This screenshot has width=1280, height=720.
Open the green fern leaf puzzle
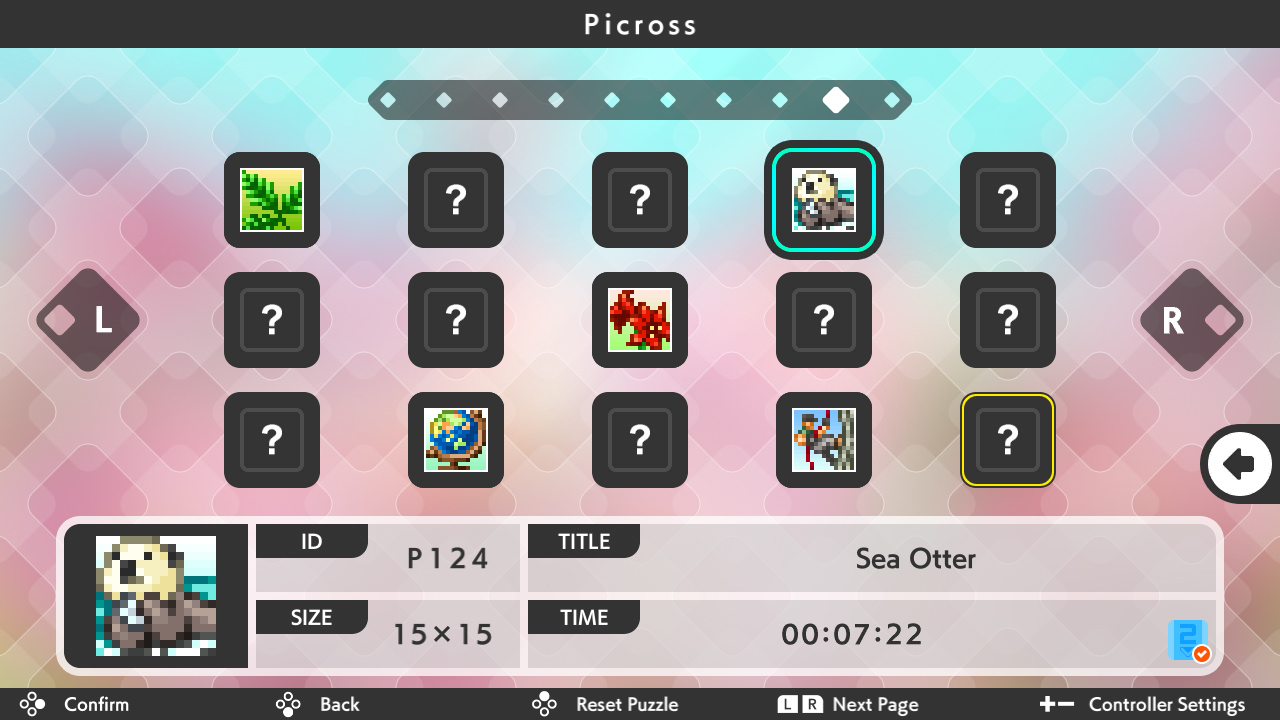click(x=272, y=200)
